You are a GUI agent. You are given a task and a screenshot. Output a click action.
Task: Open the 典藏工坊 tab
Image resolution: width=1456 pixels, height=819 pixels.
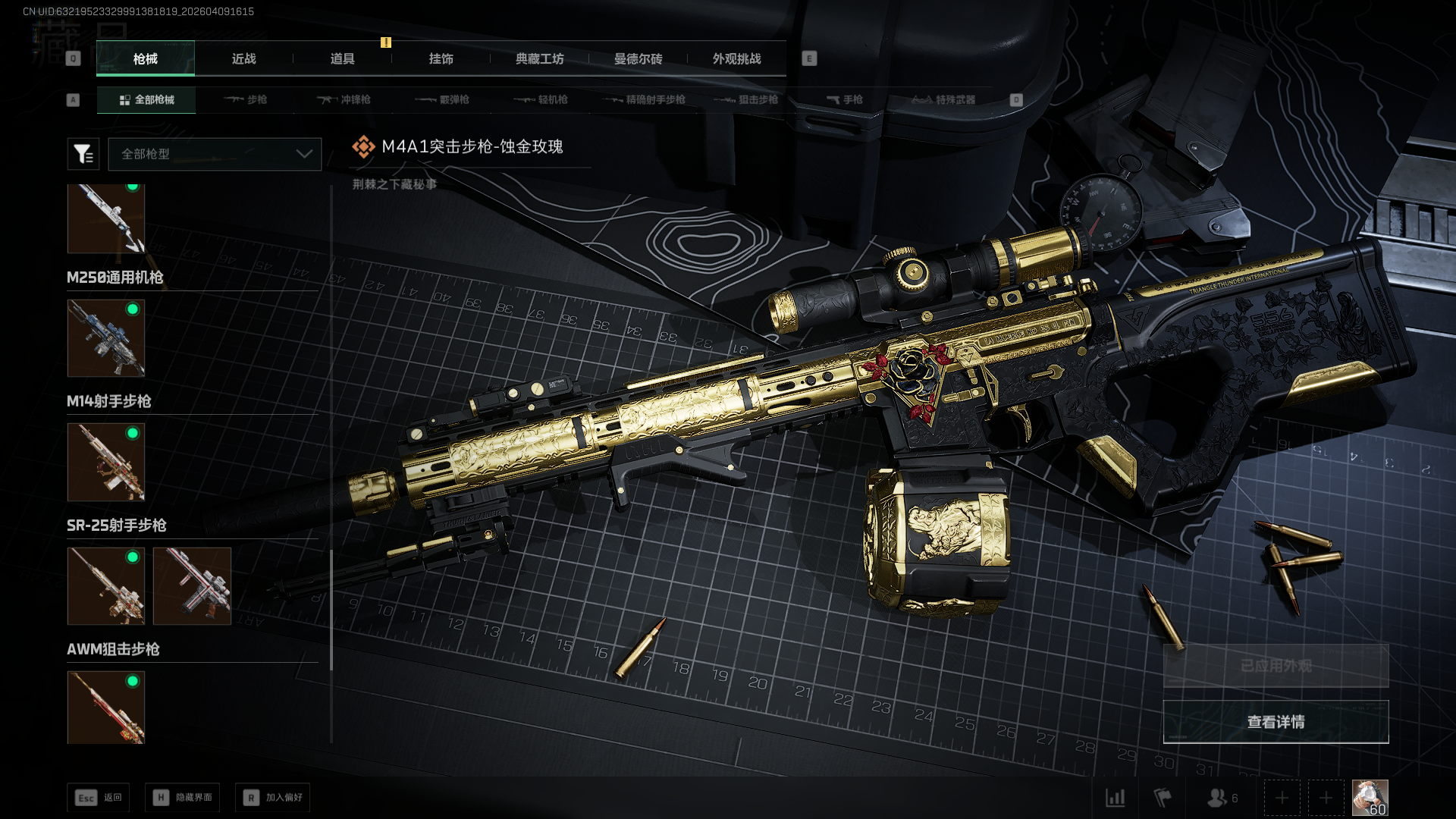click(539, 59)
